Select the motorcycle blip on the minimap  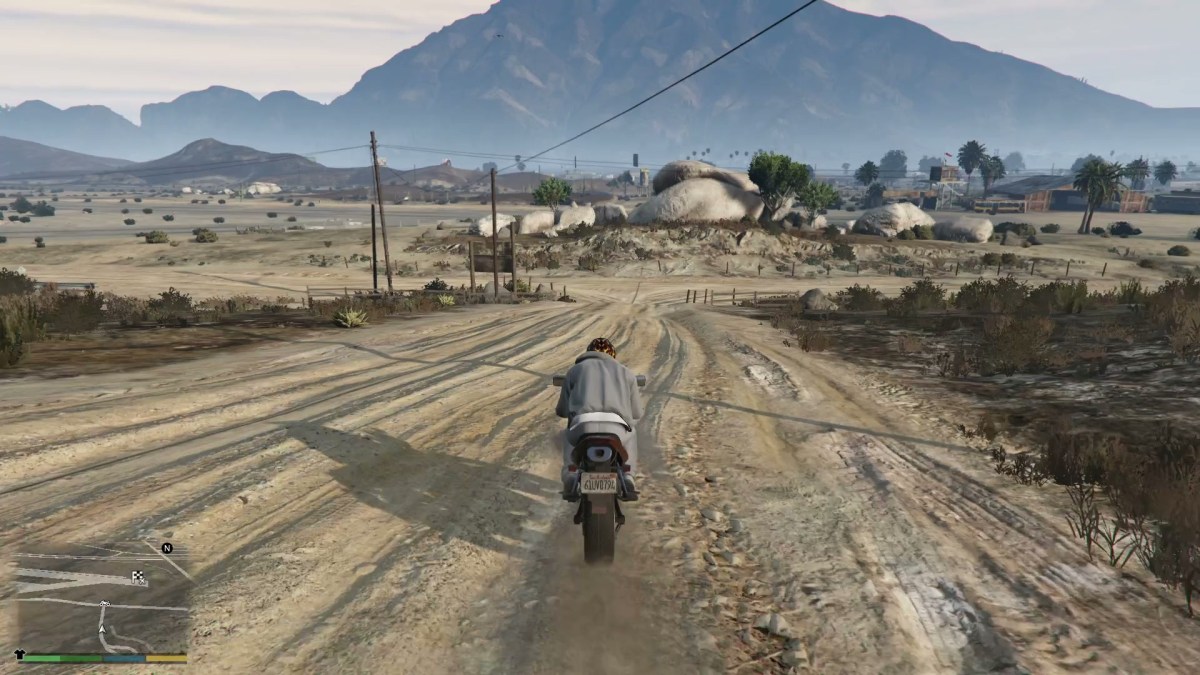tap(103, 604)
